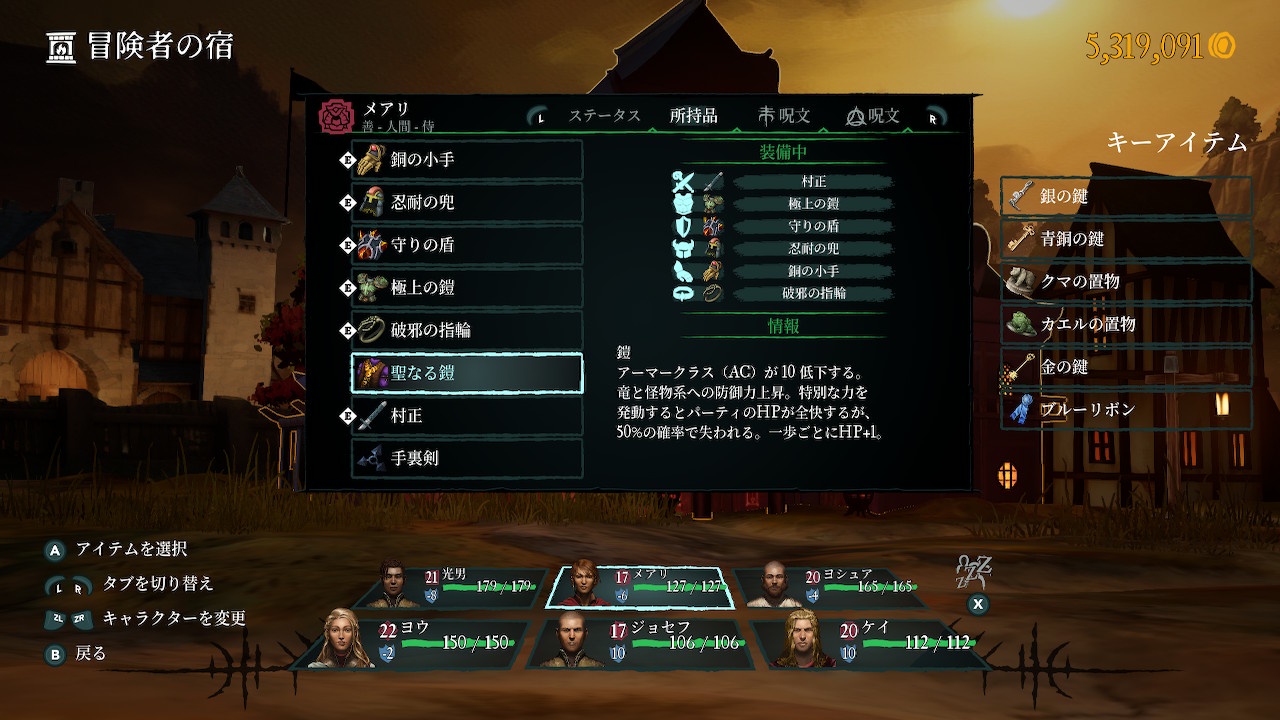This screenshot has height=720, width=1280.
Task: Select the 金の鍵 key item
Action: [1126, 367]
